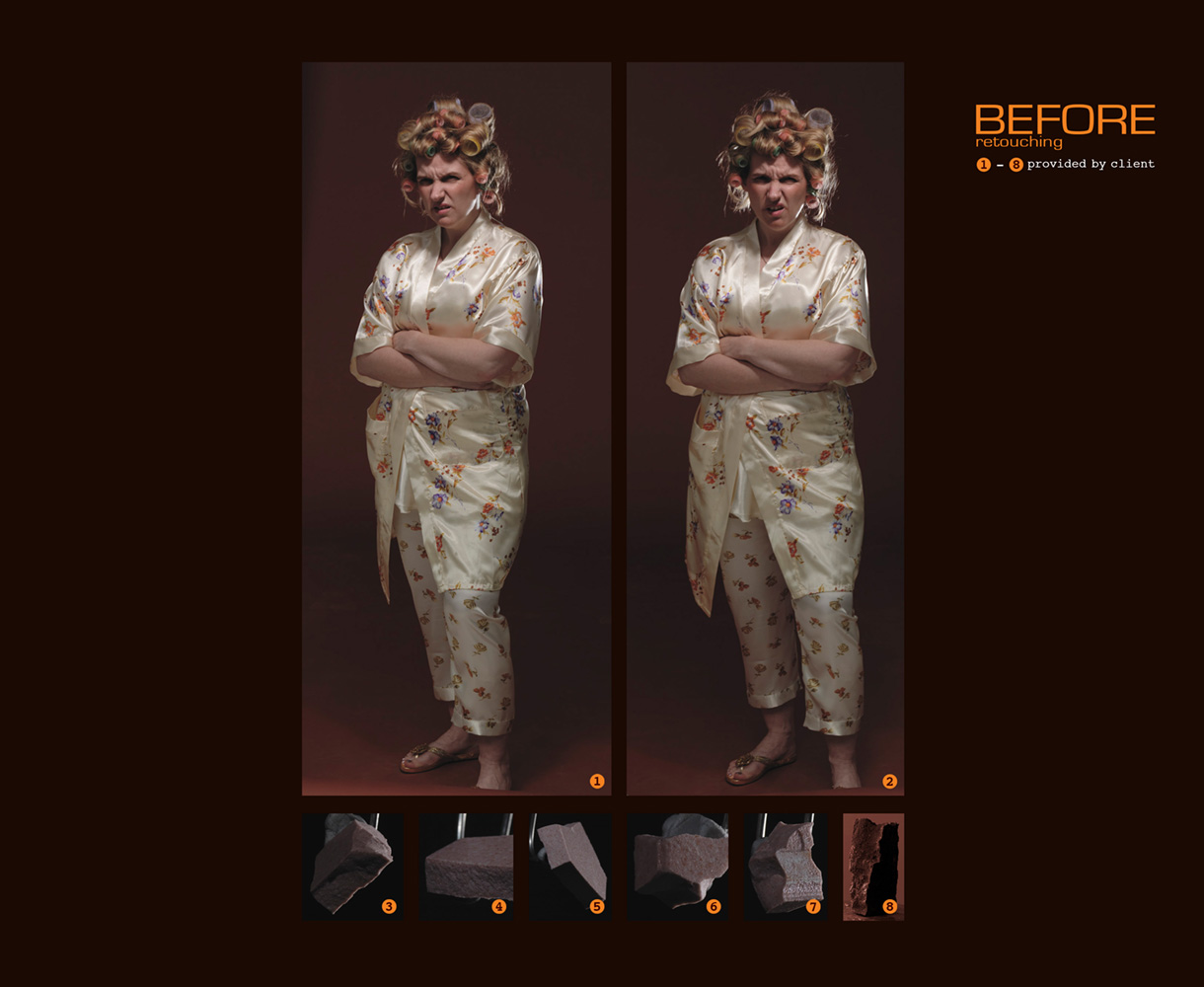This screenshot has height=987, width=1204.
Task: View rock thumbnail number 7
Action: (x=785, y=867)
